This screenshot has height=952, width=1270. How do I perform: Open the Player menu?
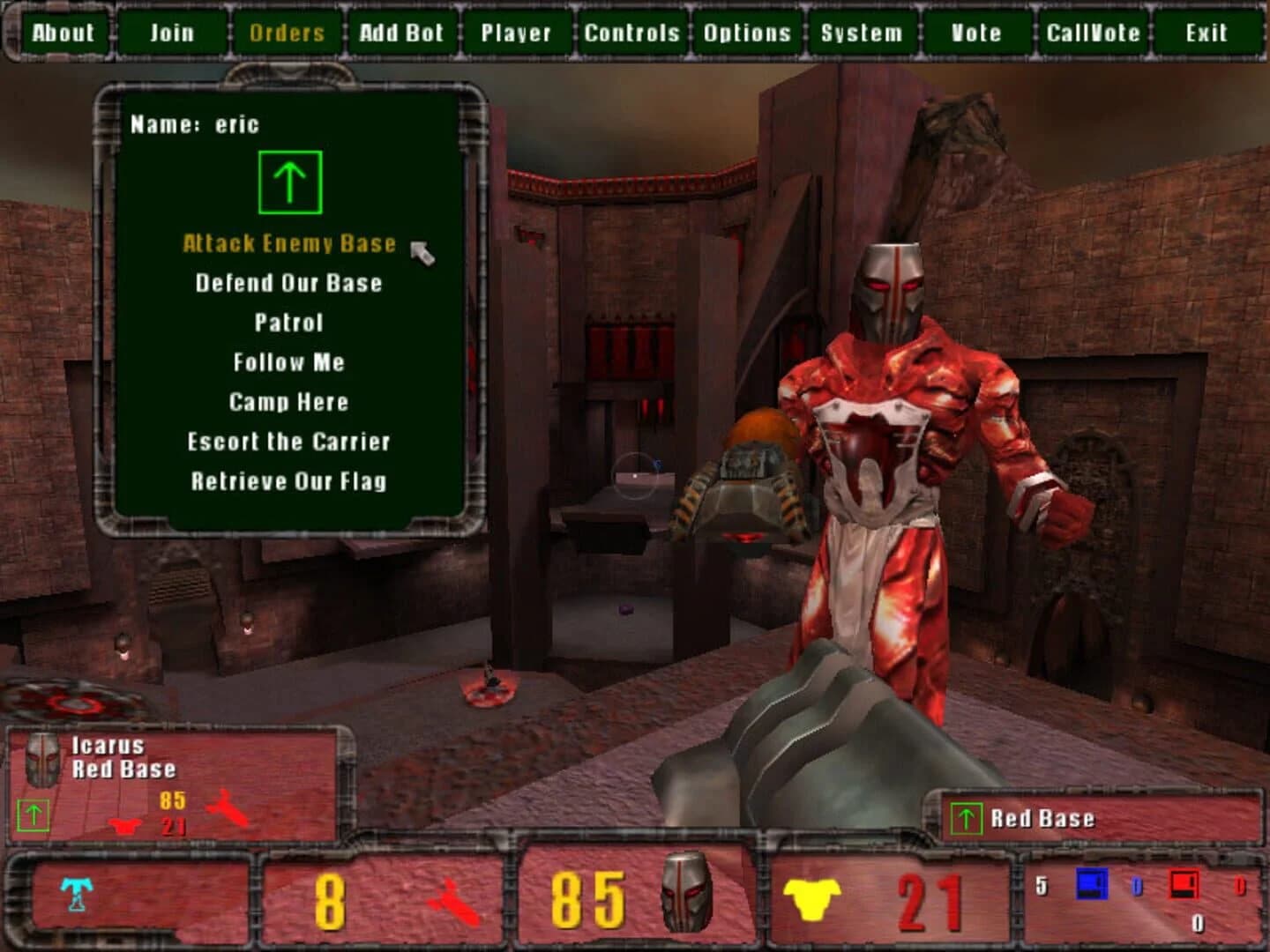(x=516, y=33)
